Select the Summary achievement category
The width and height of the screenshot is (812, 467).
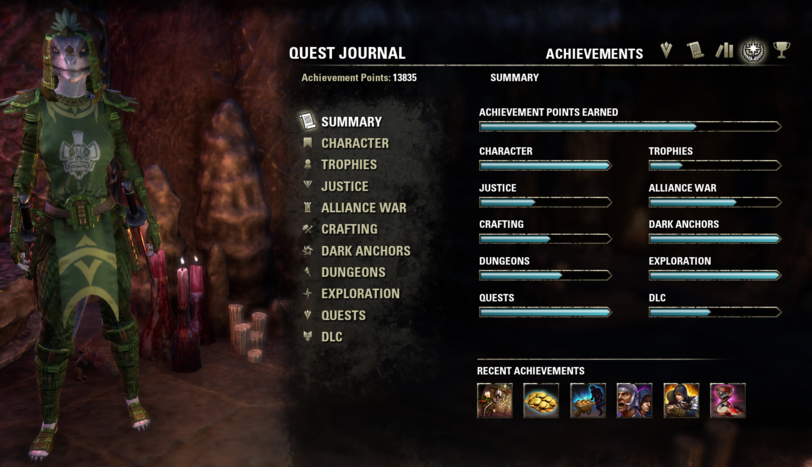[x=351, y=122]
